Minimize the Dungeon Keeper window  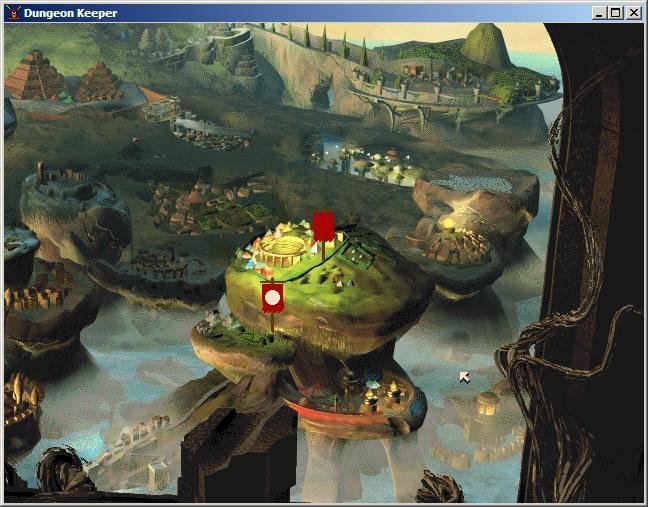[x=599, y=13]
